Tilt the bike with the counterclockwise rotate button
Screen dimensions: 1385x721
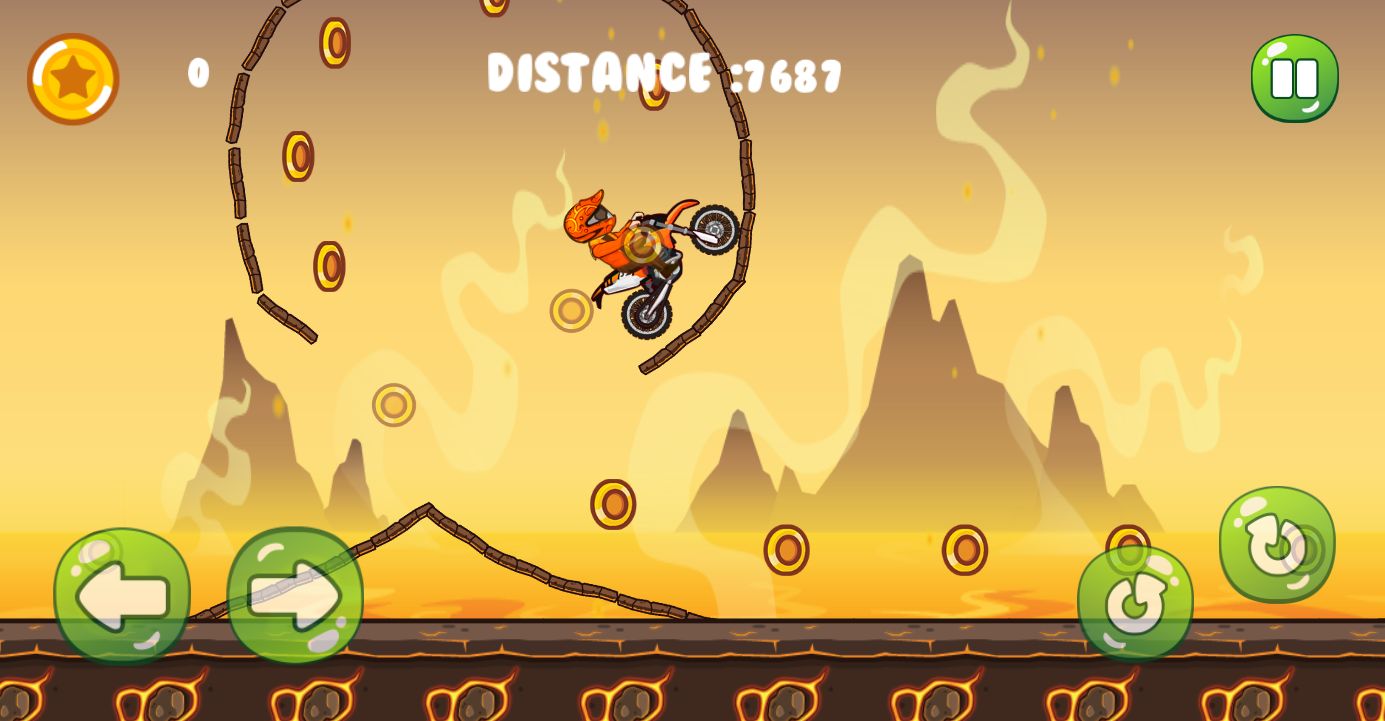tap(1135, 603)
